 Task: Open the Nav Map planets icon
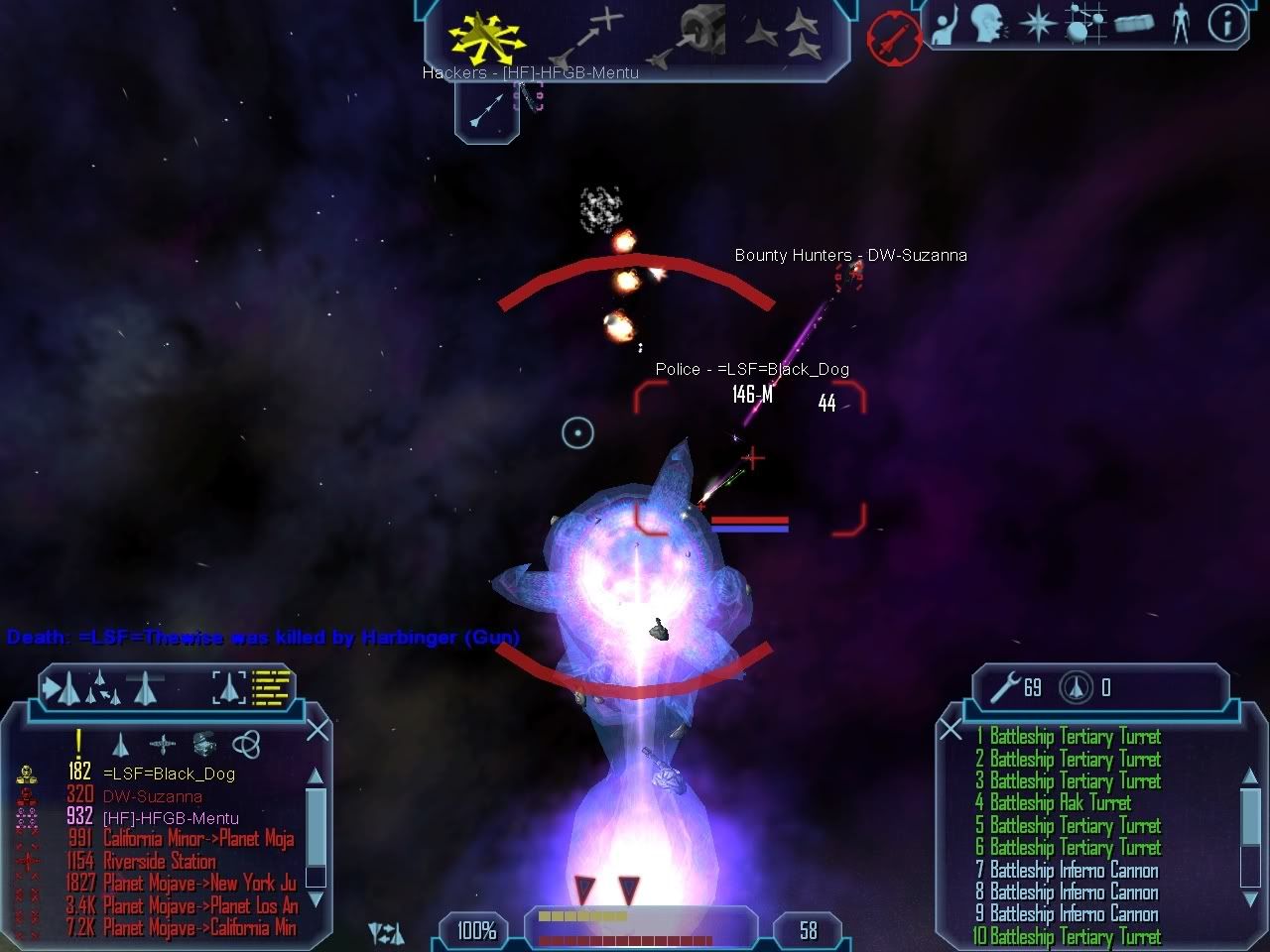coord(1084,23)
